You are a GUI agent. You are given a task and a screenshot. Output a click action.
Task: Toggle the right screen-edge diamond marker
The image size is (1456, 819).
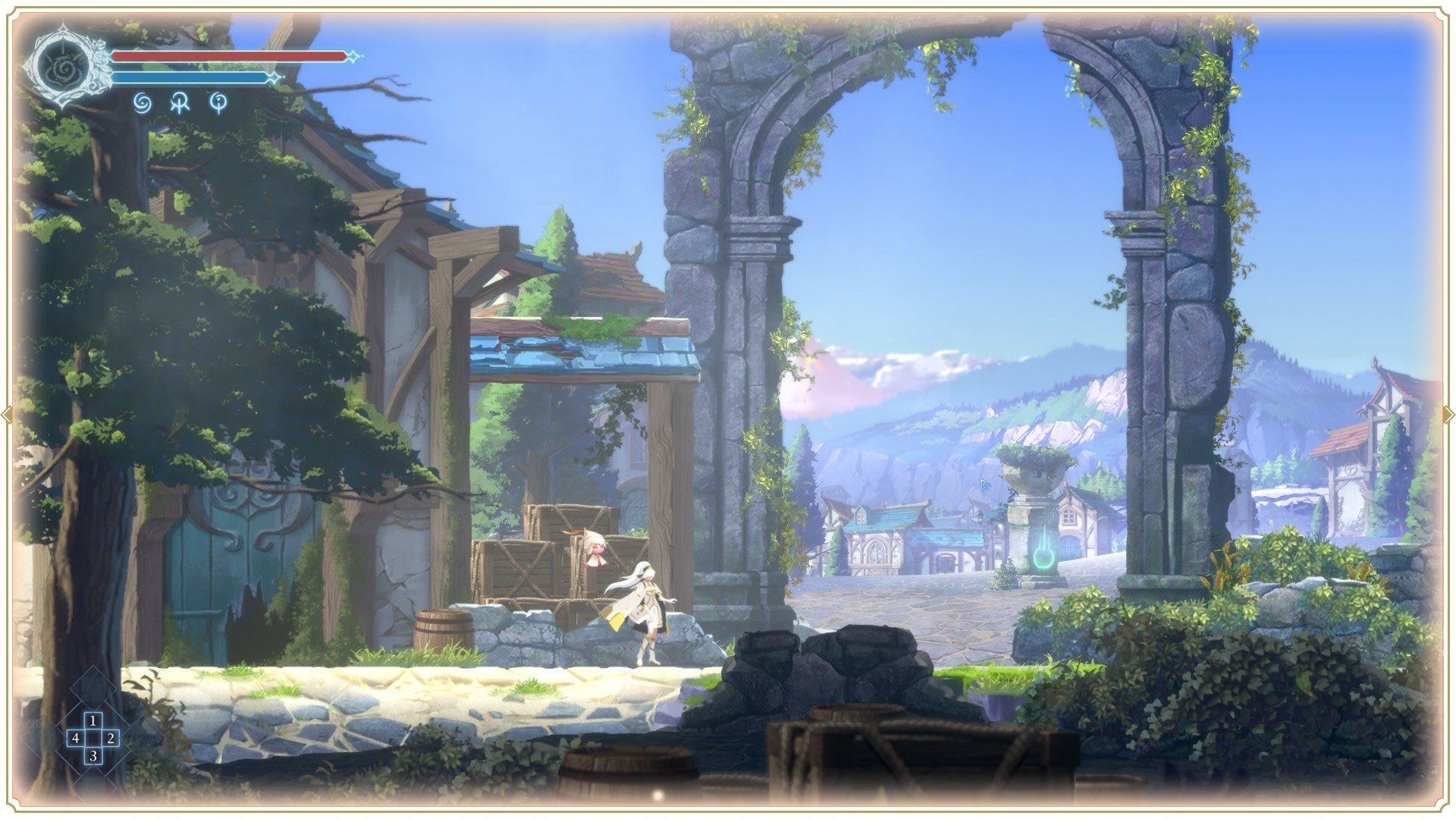click(x=1449, y=413)
